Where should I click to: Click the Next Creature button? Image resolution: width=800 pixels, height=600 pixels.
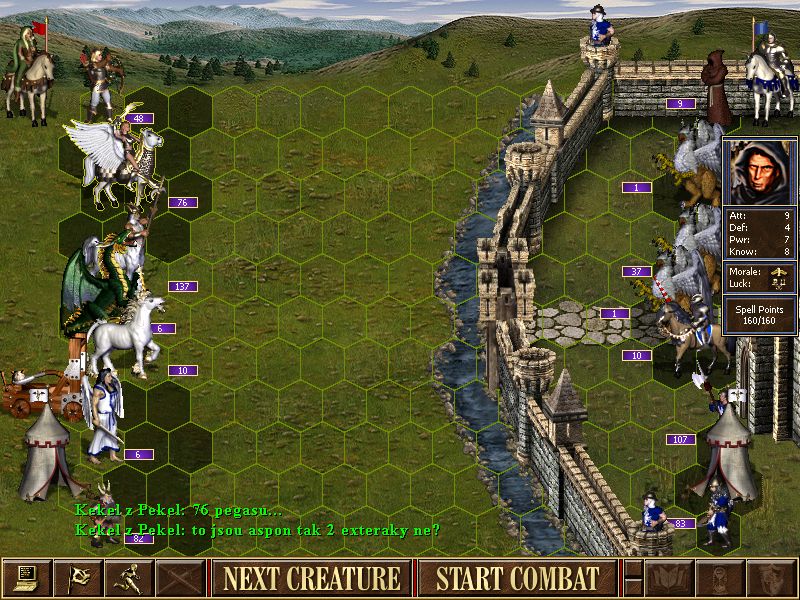(x=311, y=578)
